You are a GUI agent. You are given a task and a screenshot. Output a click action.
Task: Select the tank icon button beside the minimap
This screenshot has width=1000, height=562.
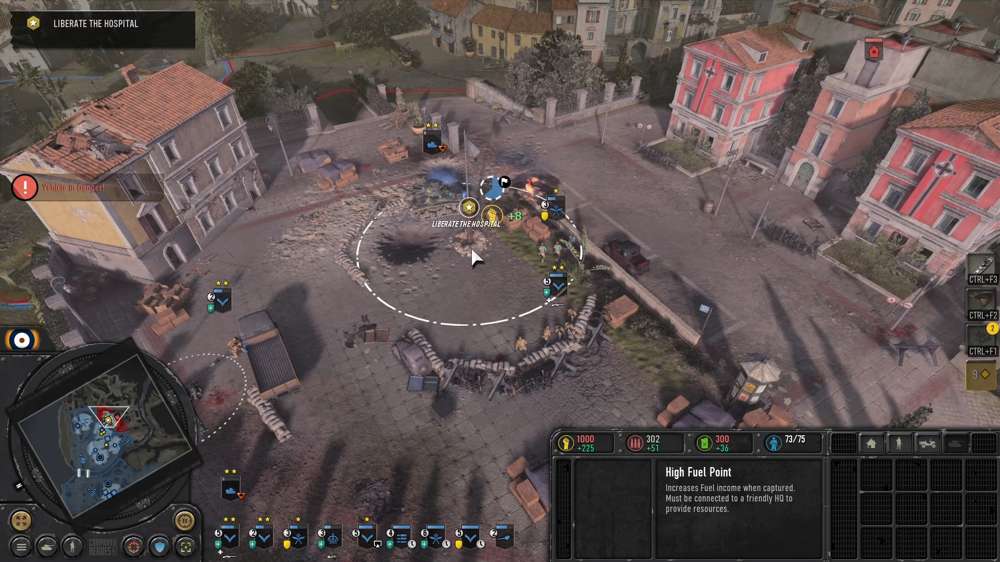pyautogui.click(x=46, y=547)
